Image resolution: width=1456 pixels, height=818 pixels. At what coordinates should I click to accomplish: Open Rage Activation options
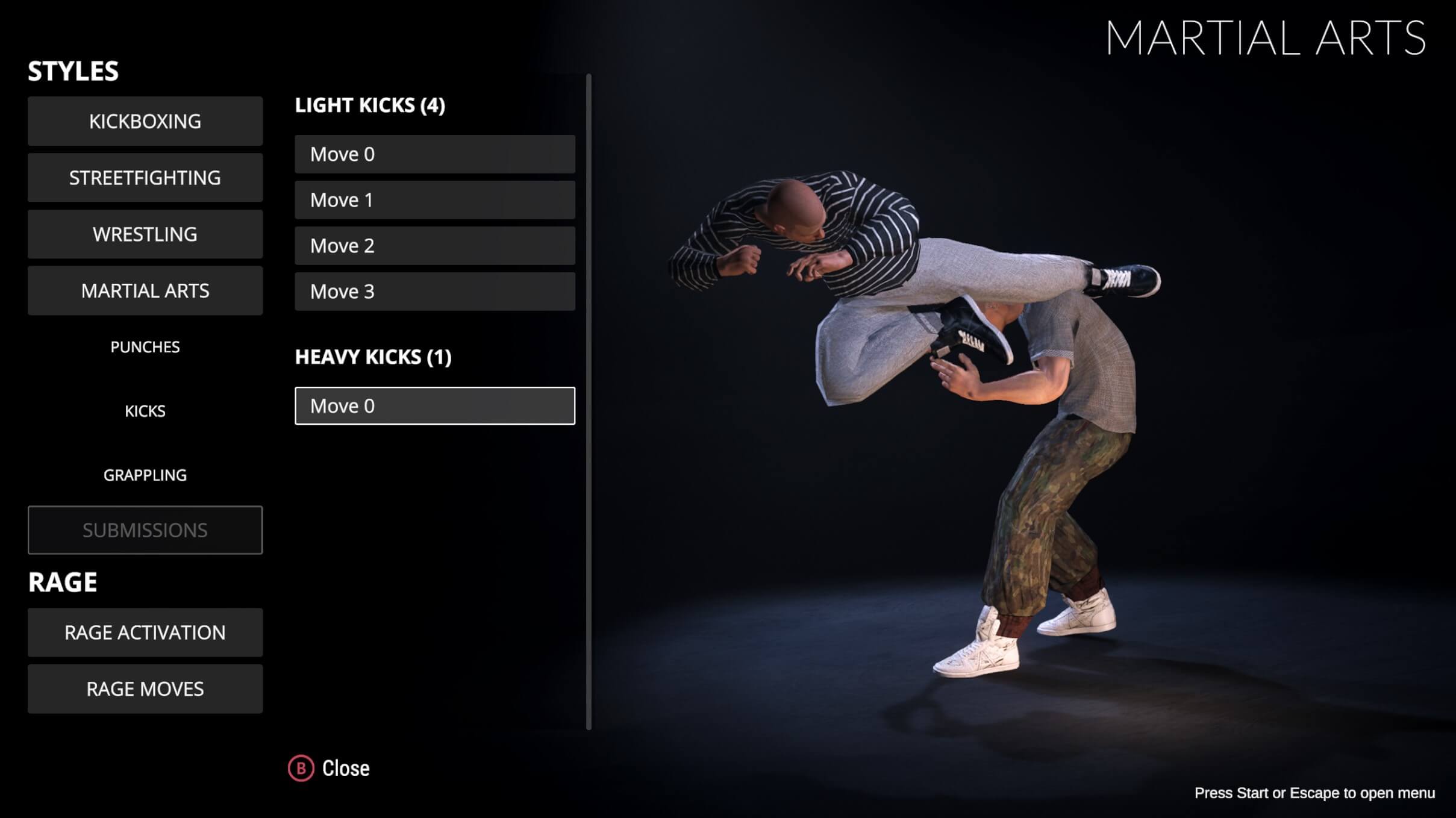tap(145, 632)
